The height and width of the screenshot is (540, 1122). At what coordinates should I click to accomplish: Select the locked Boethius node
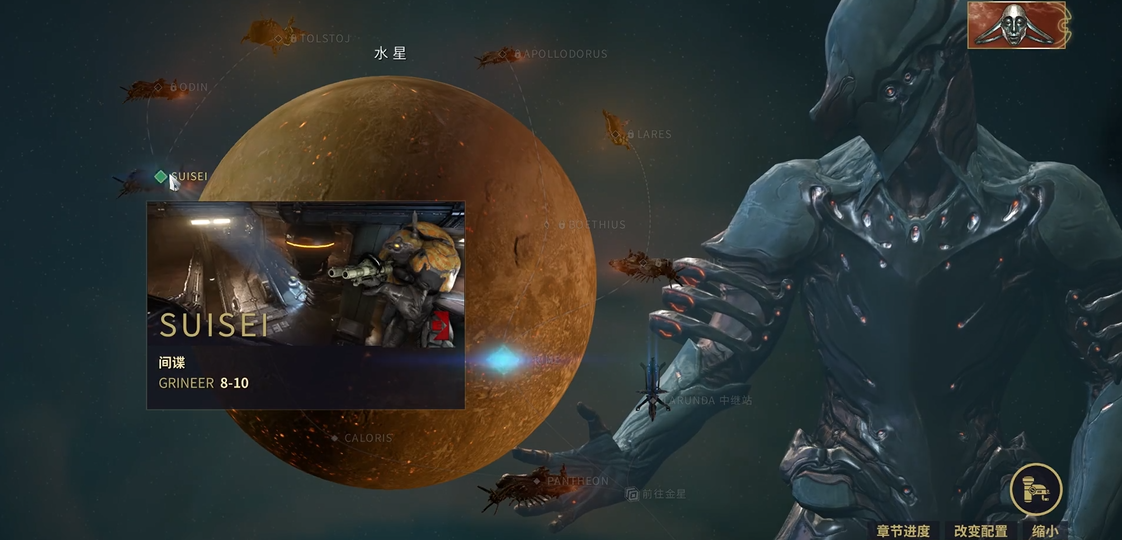point(563,225)
